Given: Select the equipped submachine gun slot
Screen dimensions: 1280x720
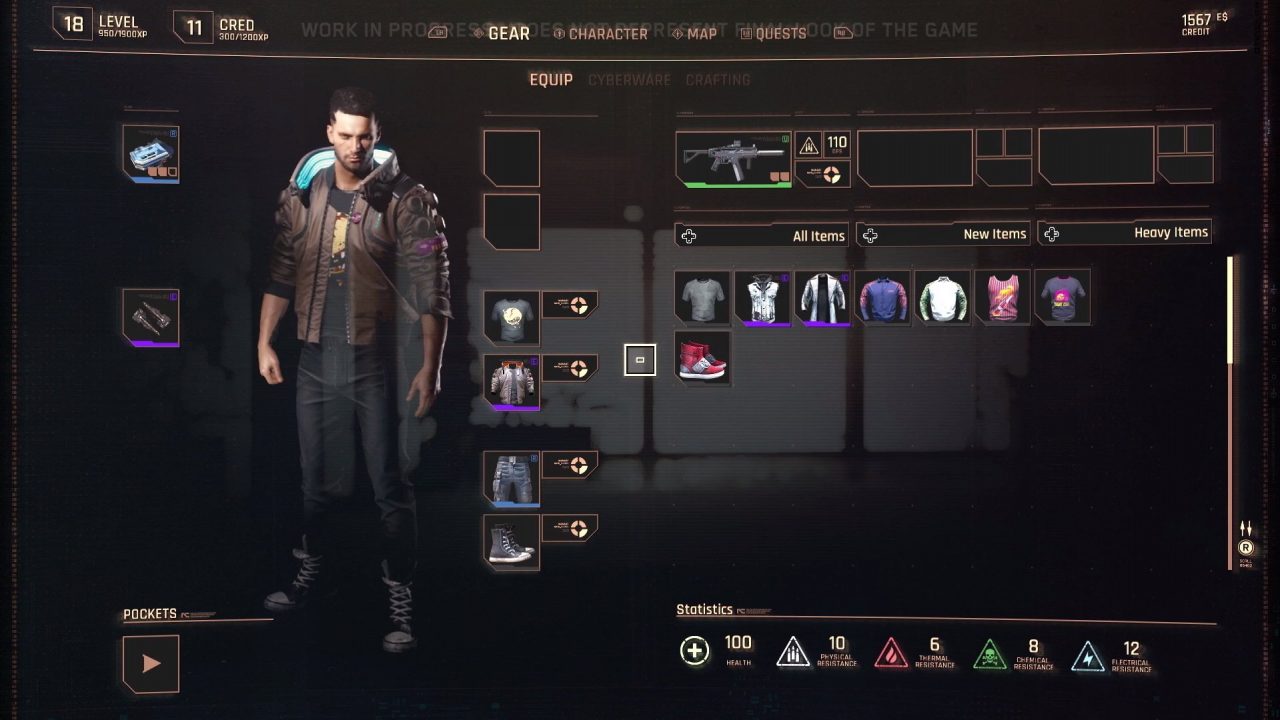Looking at the screenshot, I should coord(733,159).
